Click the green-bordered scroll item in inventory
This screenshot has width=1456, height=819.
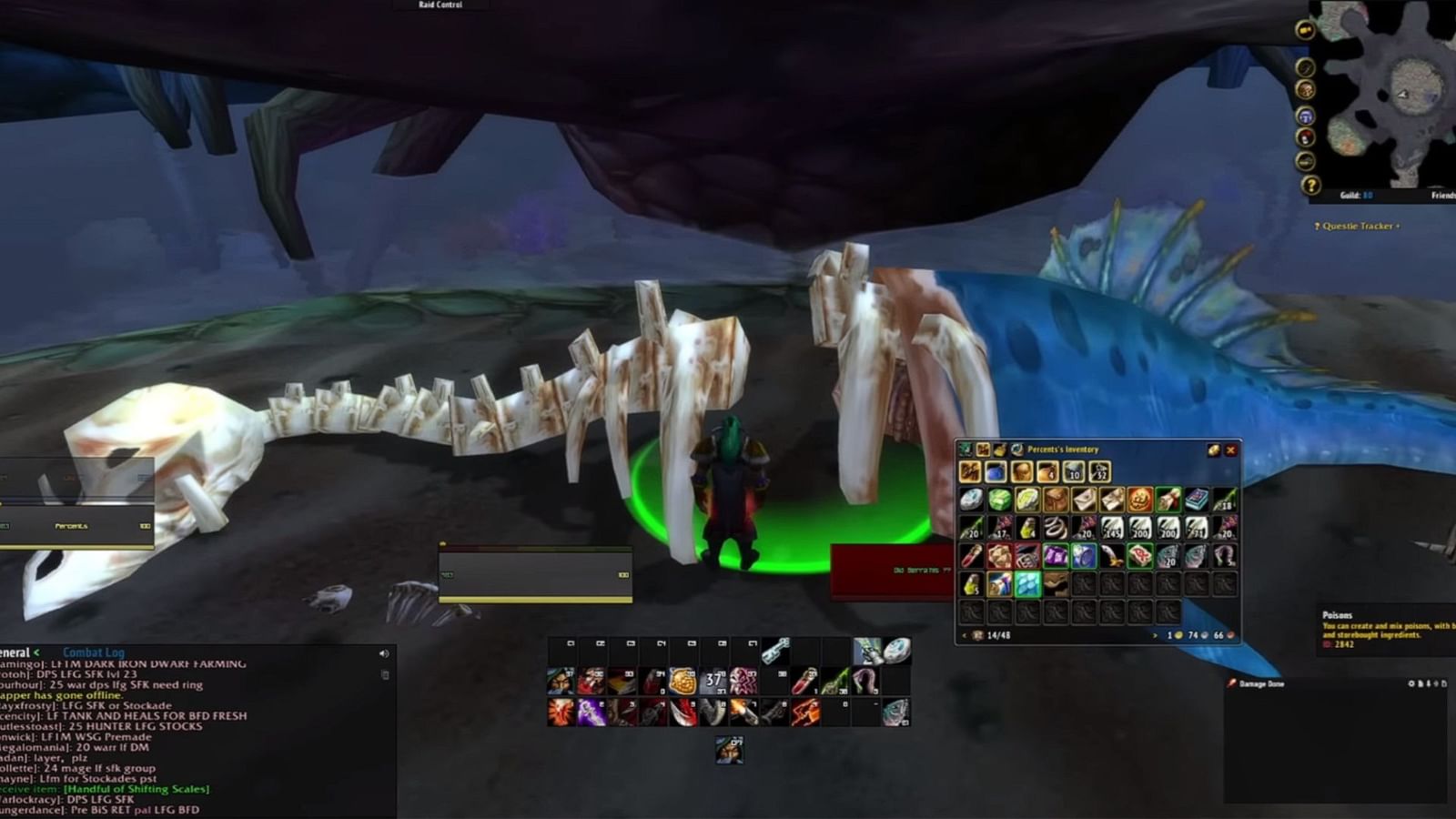tap(1167, 499)
